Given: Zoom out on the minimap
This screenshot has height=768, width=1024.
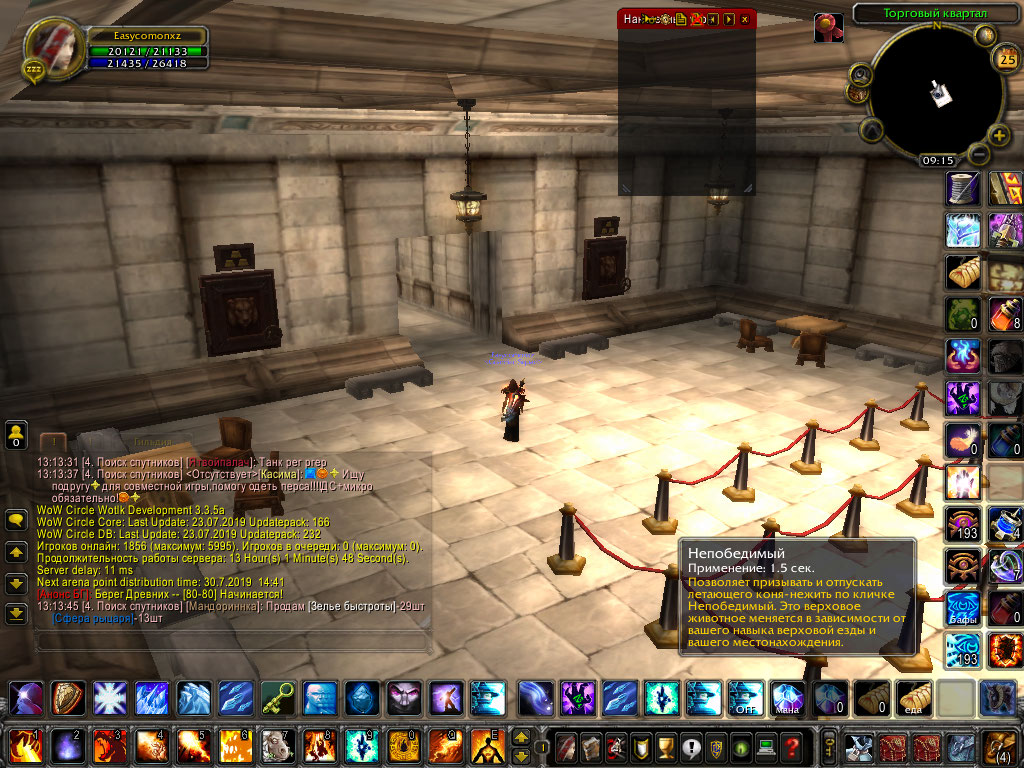Looking at the screenshot, I should coord(977,154).
